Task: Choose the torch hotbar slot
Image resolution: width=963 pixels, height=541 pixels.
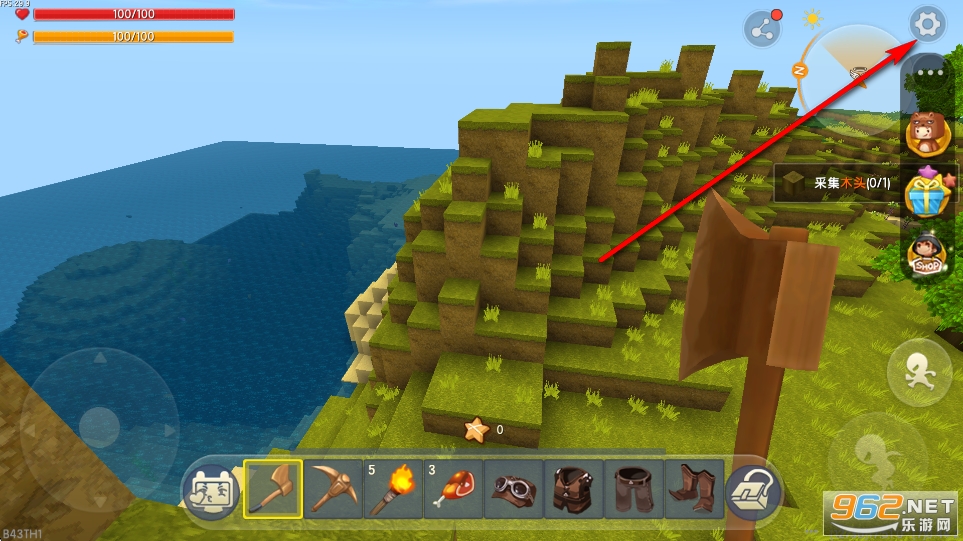Action: 393,489
